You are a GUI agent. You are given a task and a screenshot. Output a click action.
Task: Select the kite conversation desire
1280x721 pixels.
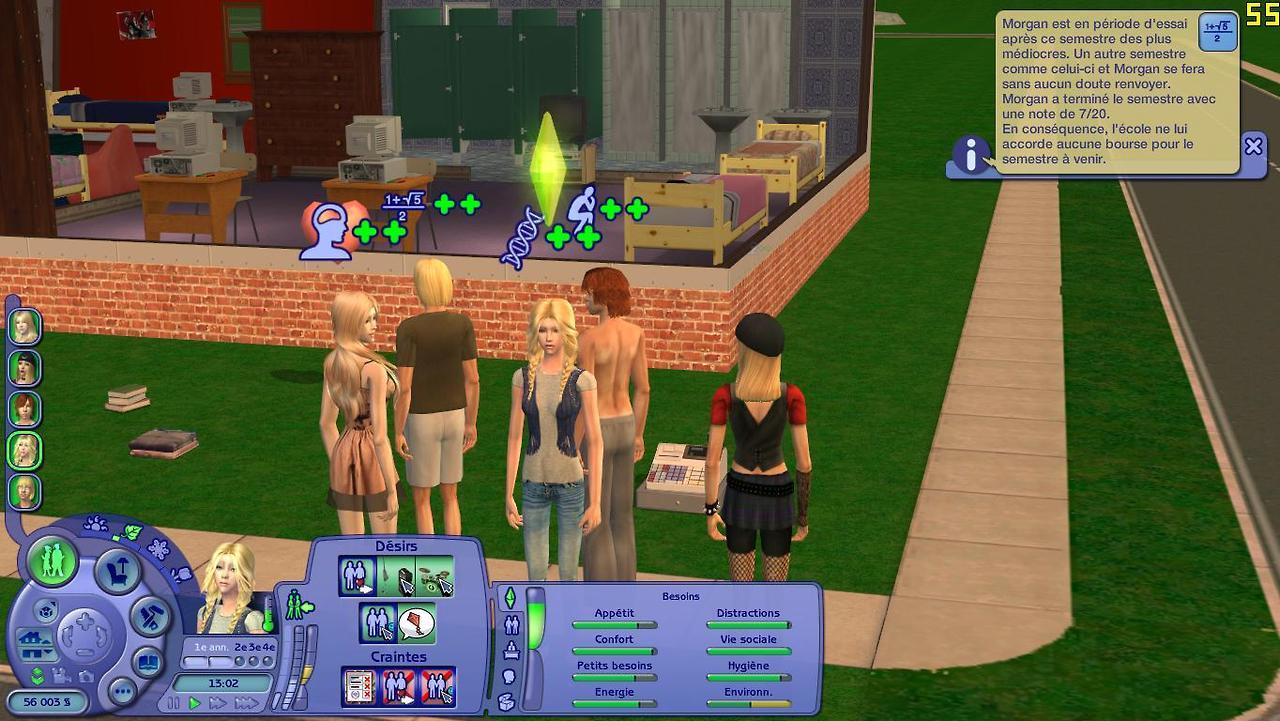(417, 624)
